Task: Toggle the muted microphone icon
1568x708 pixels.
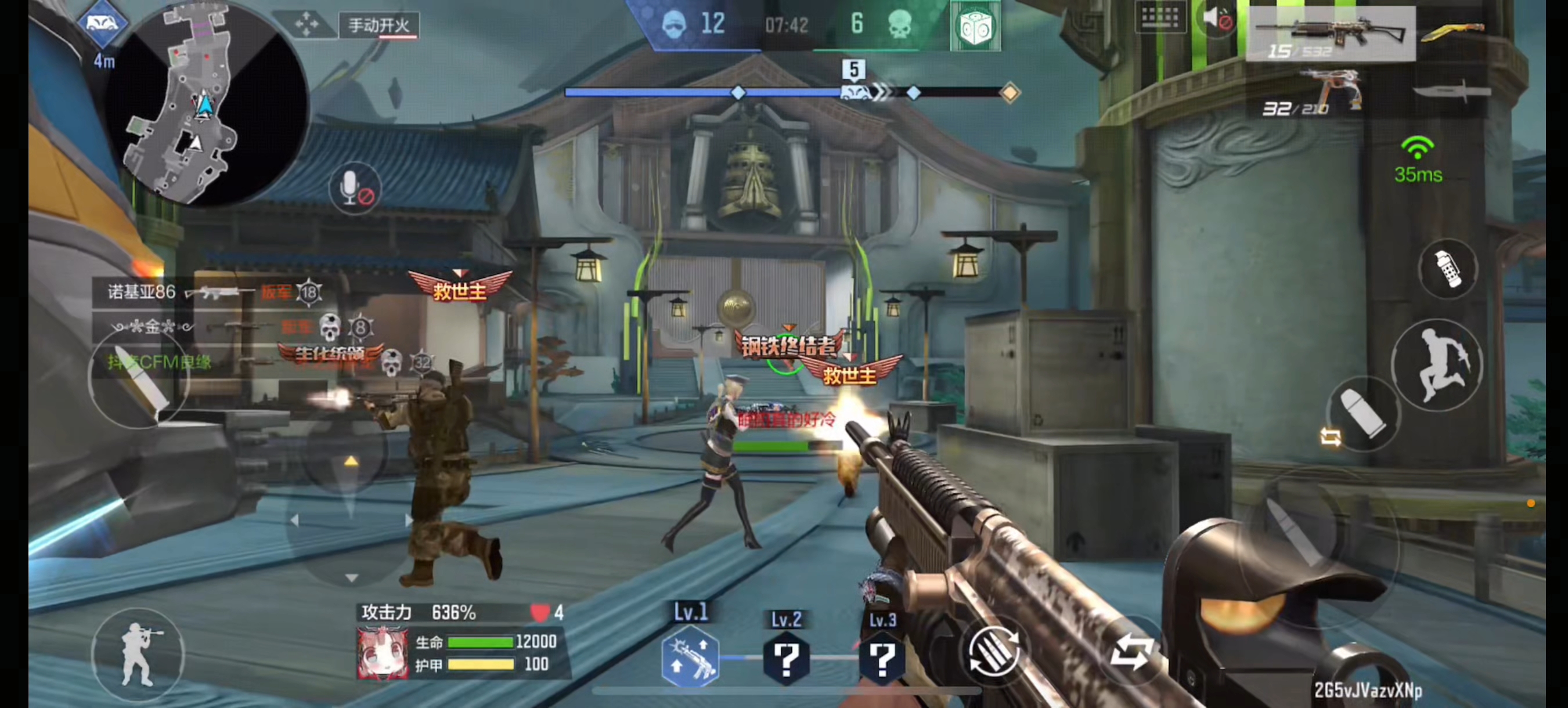Action: pyautogui.click(x=356, y=188)
